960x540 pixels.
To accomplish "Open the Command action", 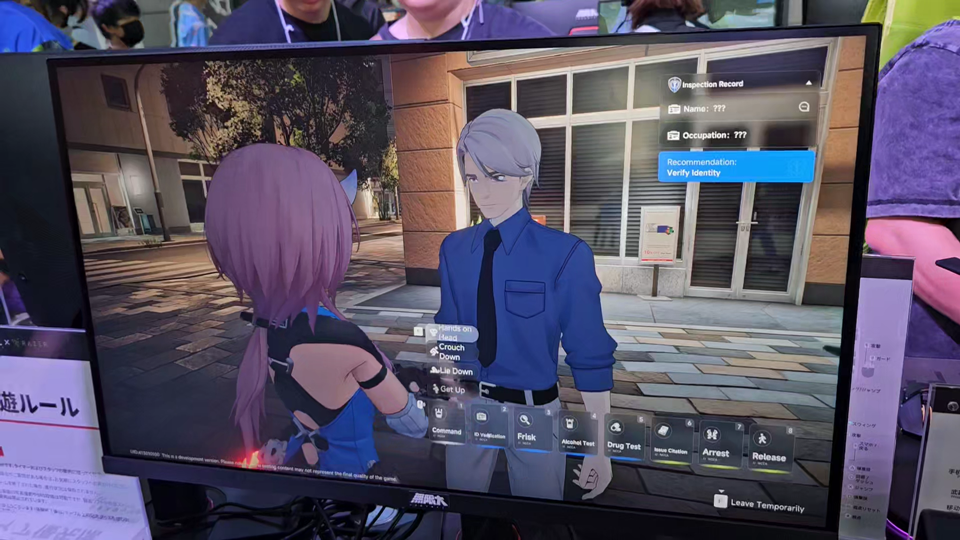I will click(447, 423).
